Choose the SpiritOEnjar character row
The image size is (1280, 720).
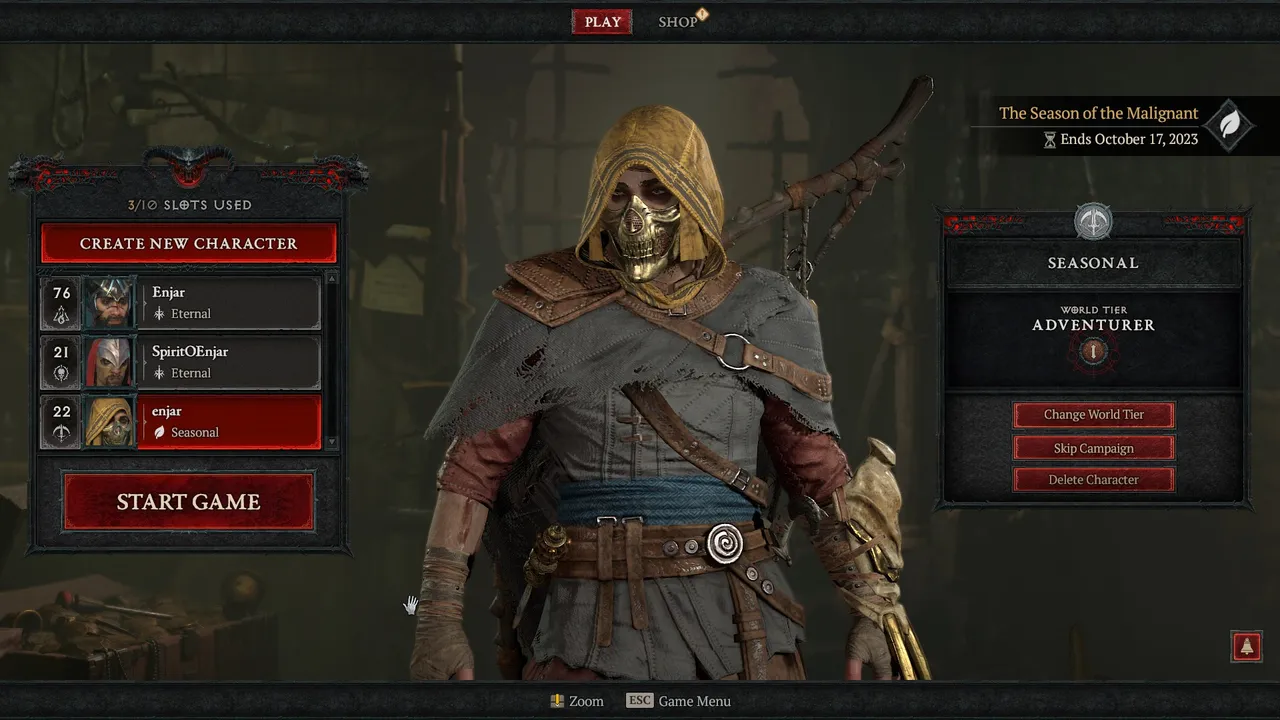pos(181,362)
